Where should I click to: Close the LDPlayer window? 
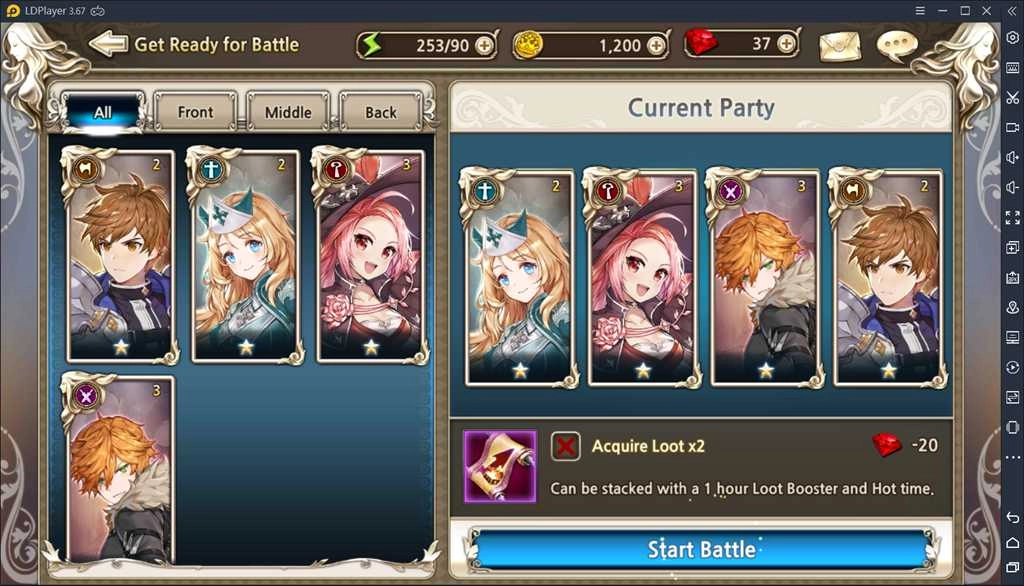[x=987, y=10]
